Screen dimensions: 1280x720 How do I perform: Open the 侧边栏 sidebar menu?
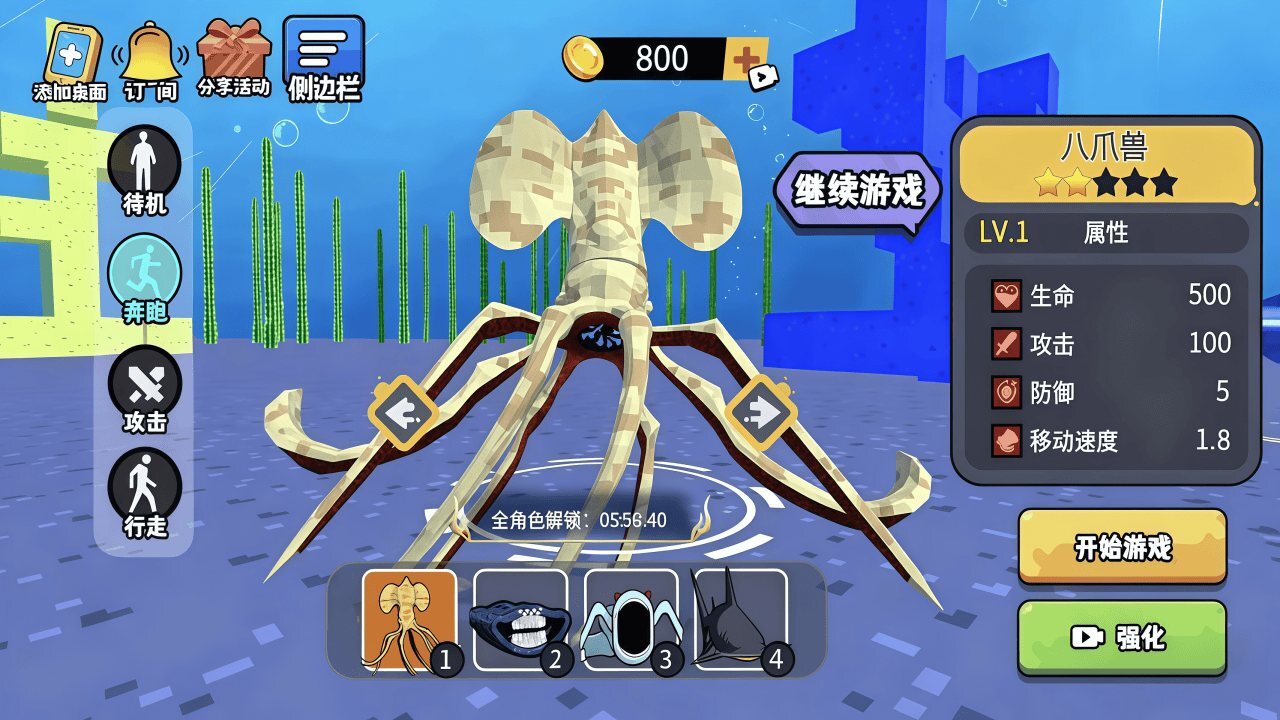pyautogui.click(x=323, y=58)
